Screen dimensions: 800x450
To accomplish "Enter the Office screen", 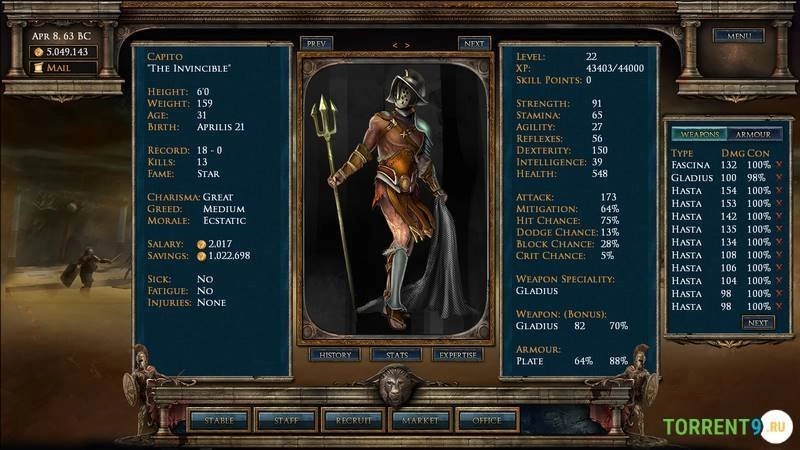I will (487, 421).
